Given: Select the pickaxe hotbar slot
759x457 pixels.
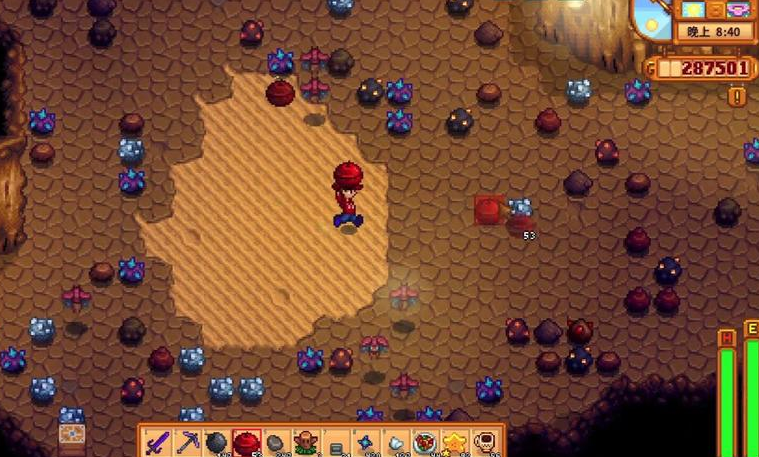Looking at the screenshot, I should click(187, 442).
